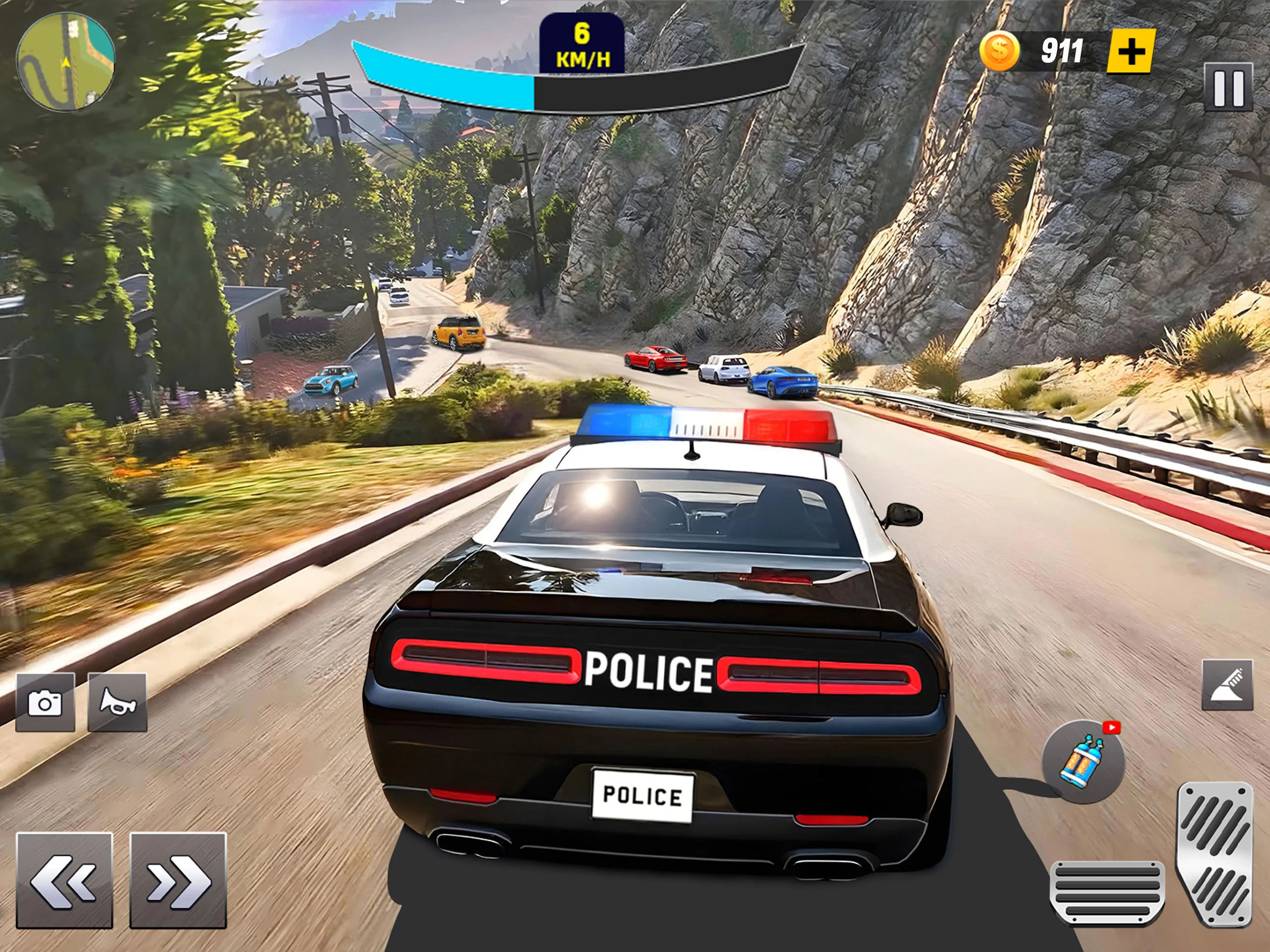Click the small pedal icon button
The height and width of the screenshot is (952, 1270).
coord(1227,685)
